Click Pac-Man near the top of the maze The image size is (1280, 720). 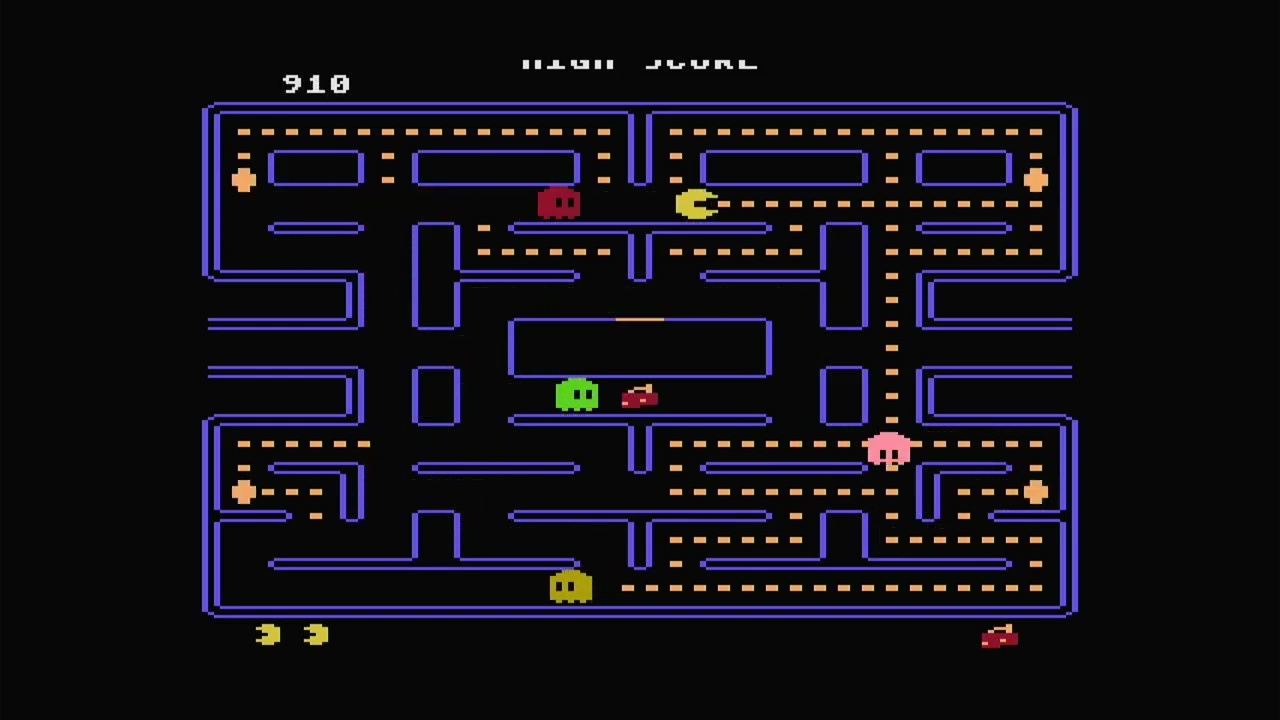coord(697,205)
